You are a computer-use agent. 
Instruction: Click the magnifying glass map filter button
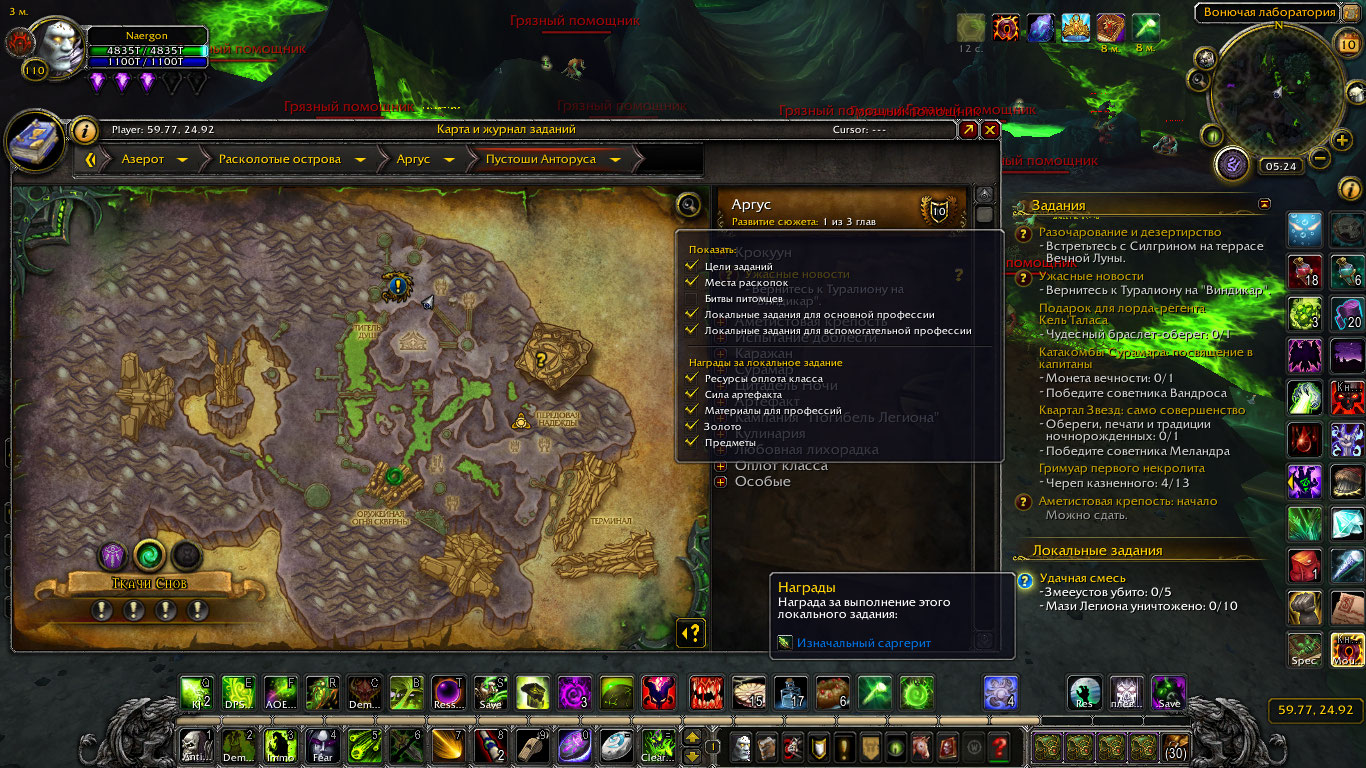click(x=688, y=205)
